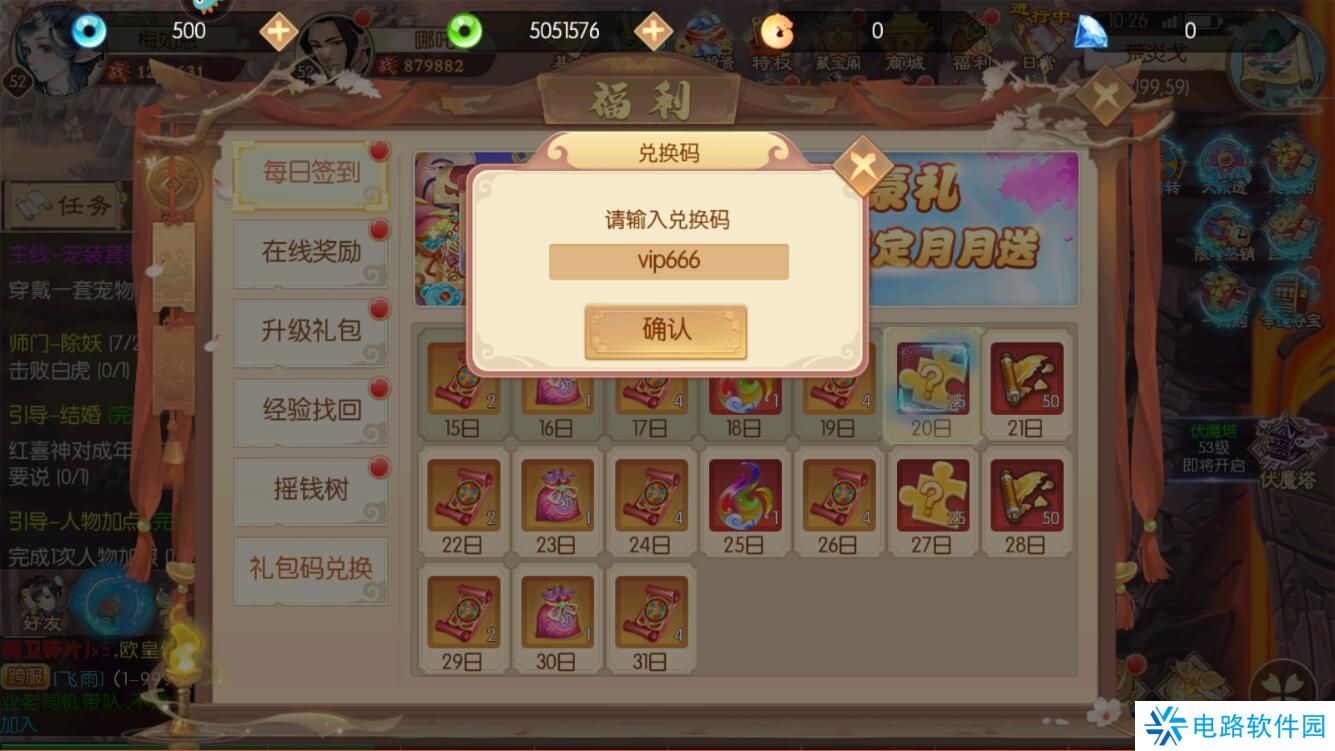
Task: Click the plus icon beside the gold count
Action: click(278, 31)
